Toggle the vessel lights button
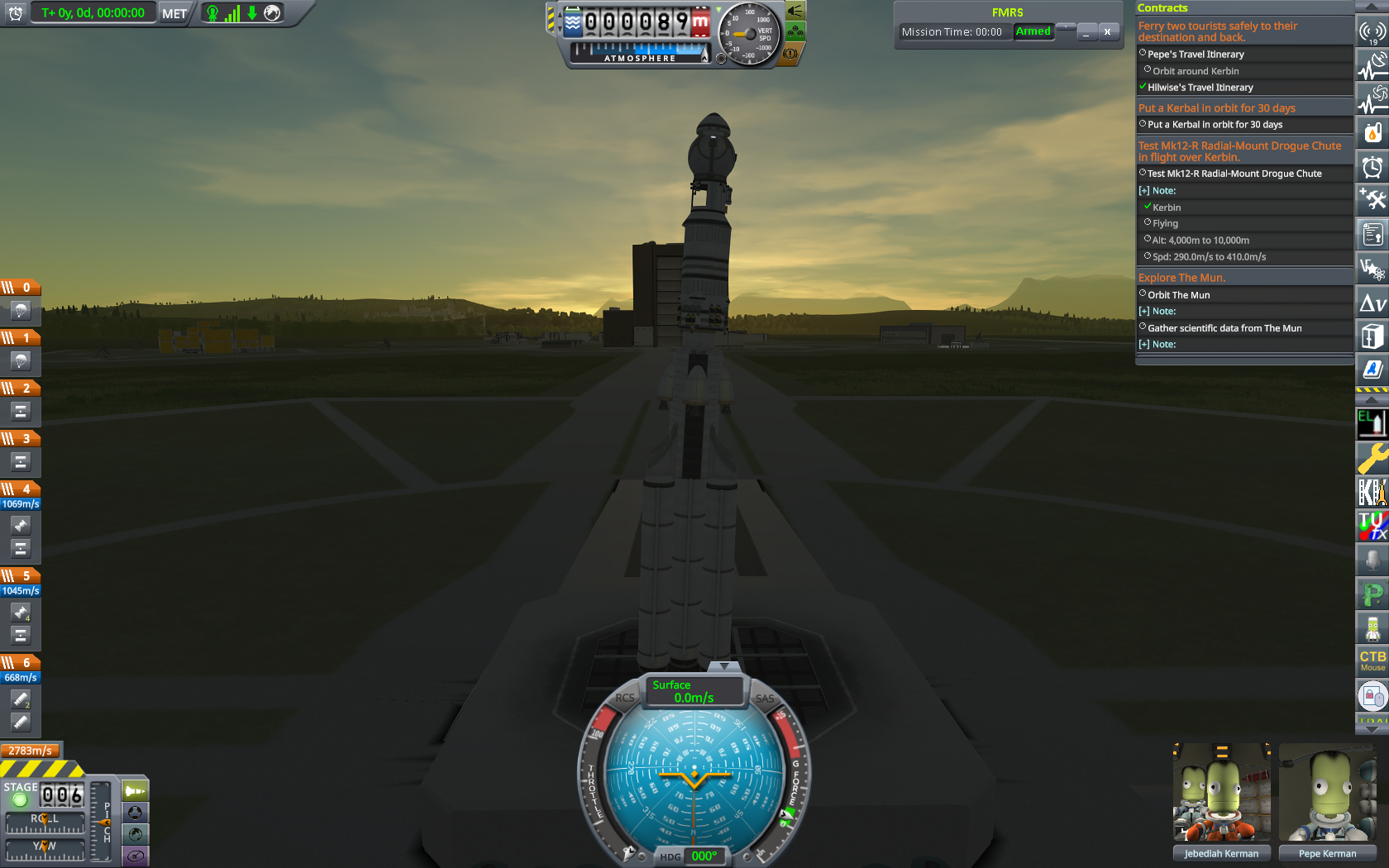The width and height of the screenshot is (1389, 868). point(795,11)
